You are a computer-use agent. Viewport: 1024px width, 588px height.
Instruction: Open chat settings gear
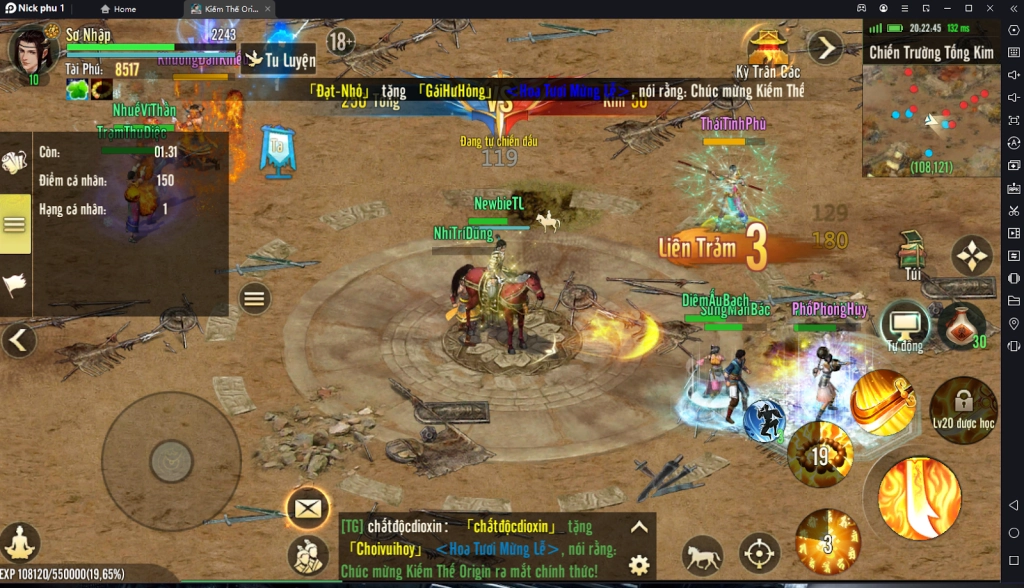point(639,564)
